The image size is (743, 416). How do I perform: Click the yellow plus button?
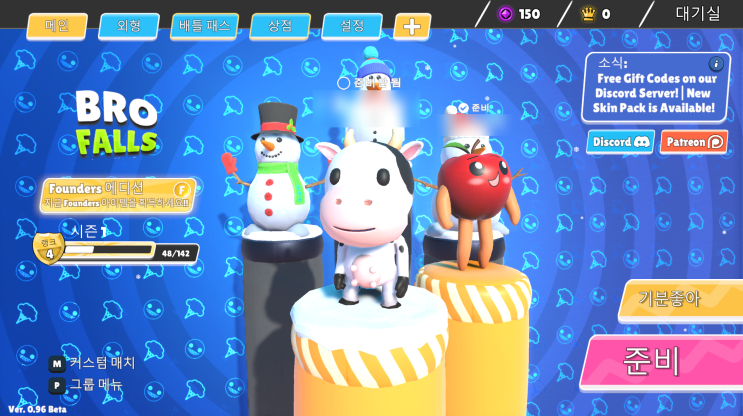pos(412,26)
